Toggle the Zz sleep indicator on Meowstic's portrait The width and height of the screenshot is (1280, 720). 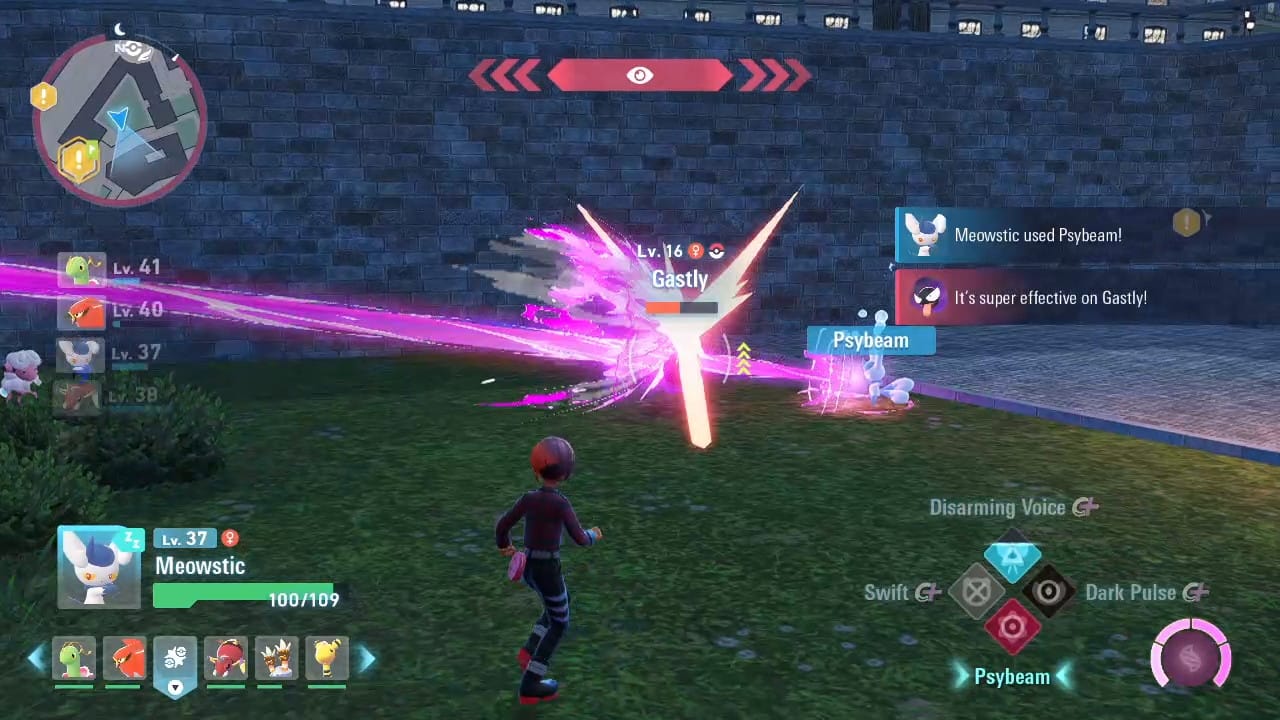(x=135, y=540)
